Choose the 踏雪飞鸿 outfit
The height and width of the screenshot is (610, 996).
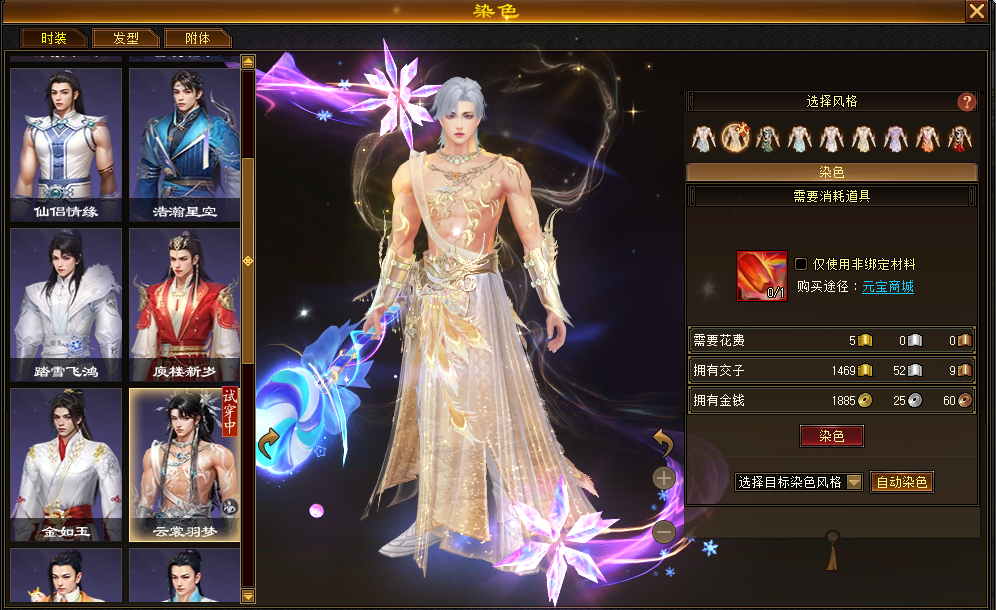coord(66,304)
